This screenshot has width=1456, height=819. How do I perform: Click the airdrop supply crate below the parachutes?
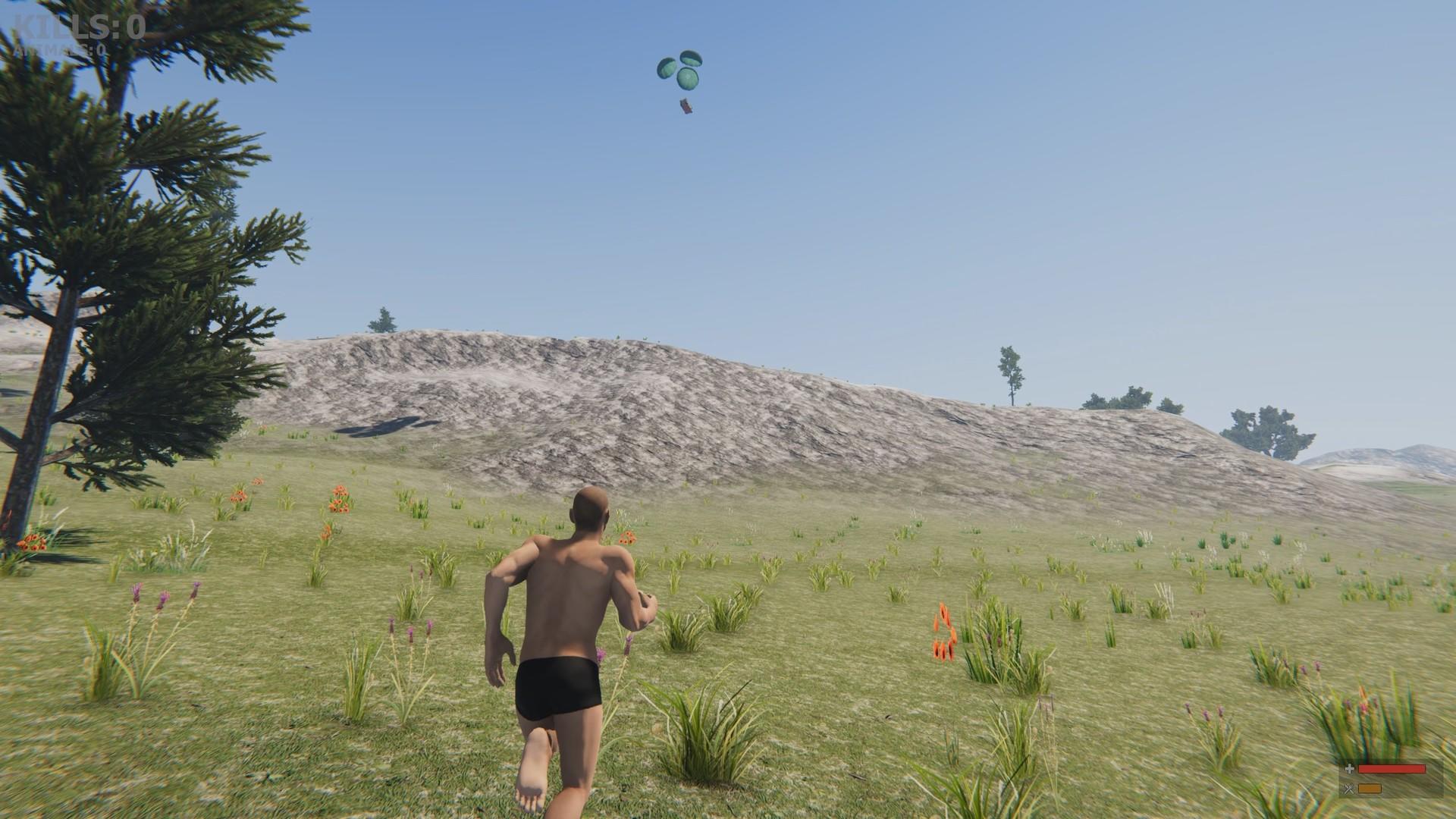(686, 105)
